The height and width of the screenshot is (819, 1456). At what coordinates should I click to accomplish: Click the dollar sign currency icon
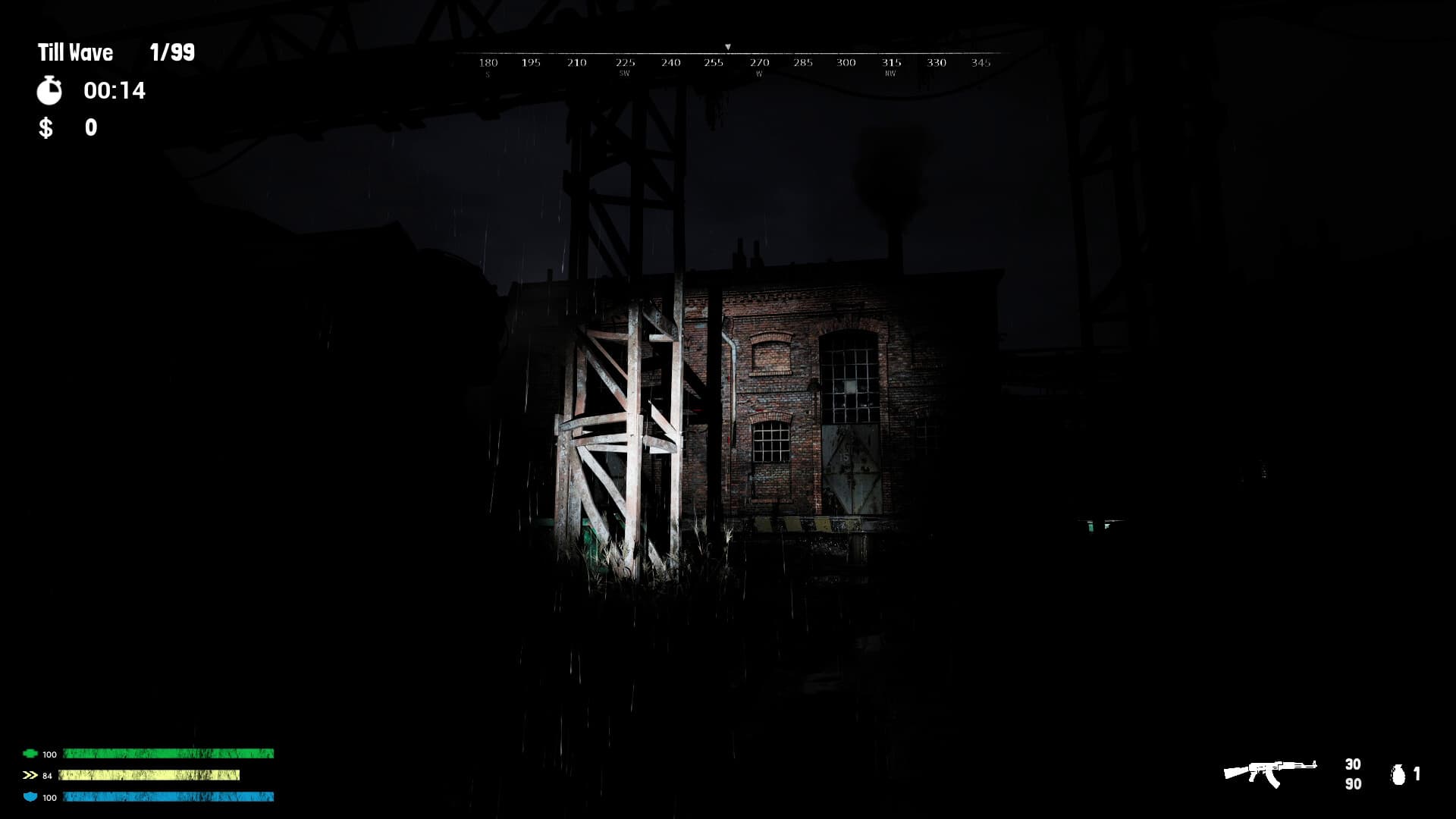(x=45, y=128)
